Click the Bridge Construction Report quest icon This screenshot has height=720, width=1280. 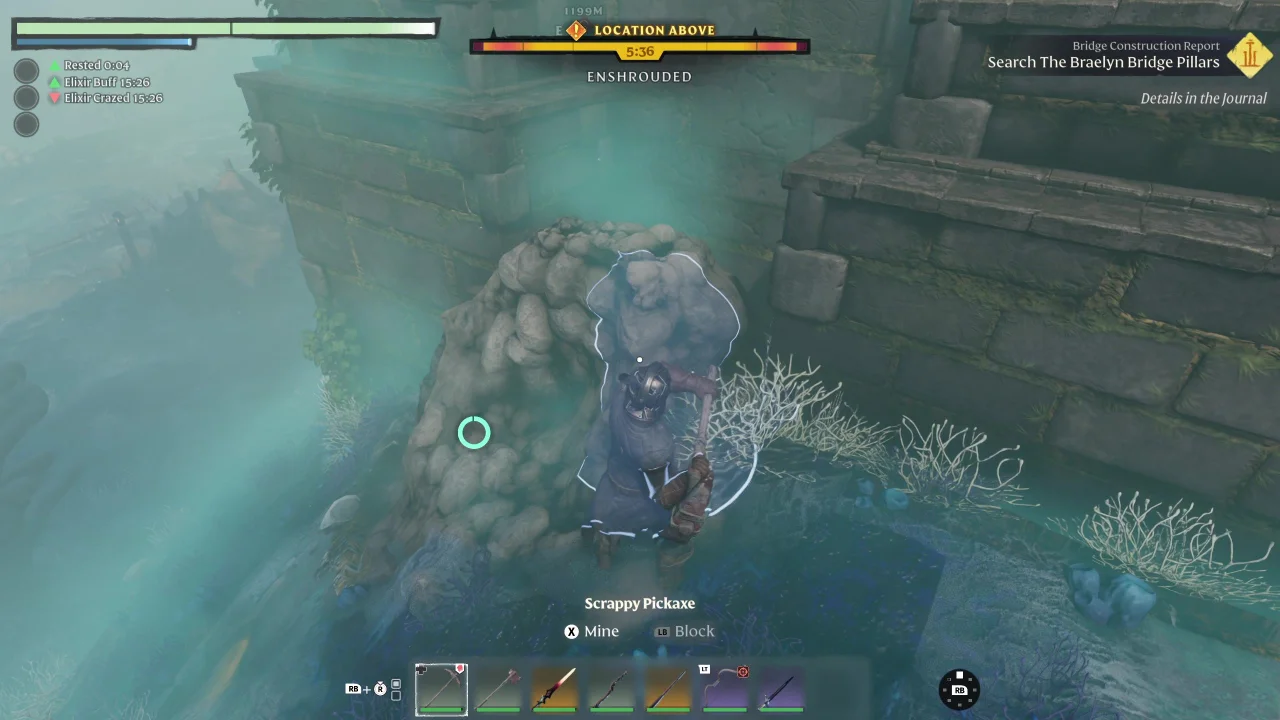pos(1249,56)
